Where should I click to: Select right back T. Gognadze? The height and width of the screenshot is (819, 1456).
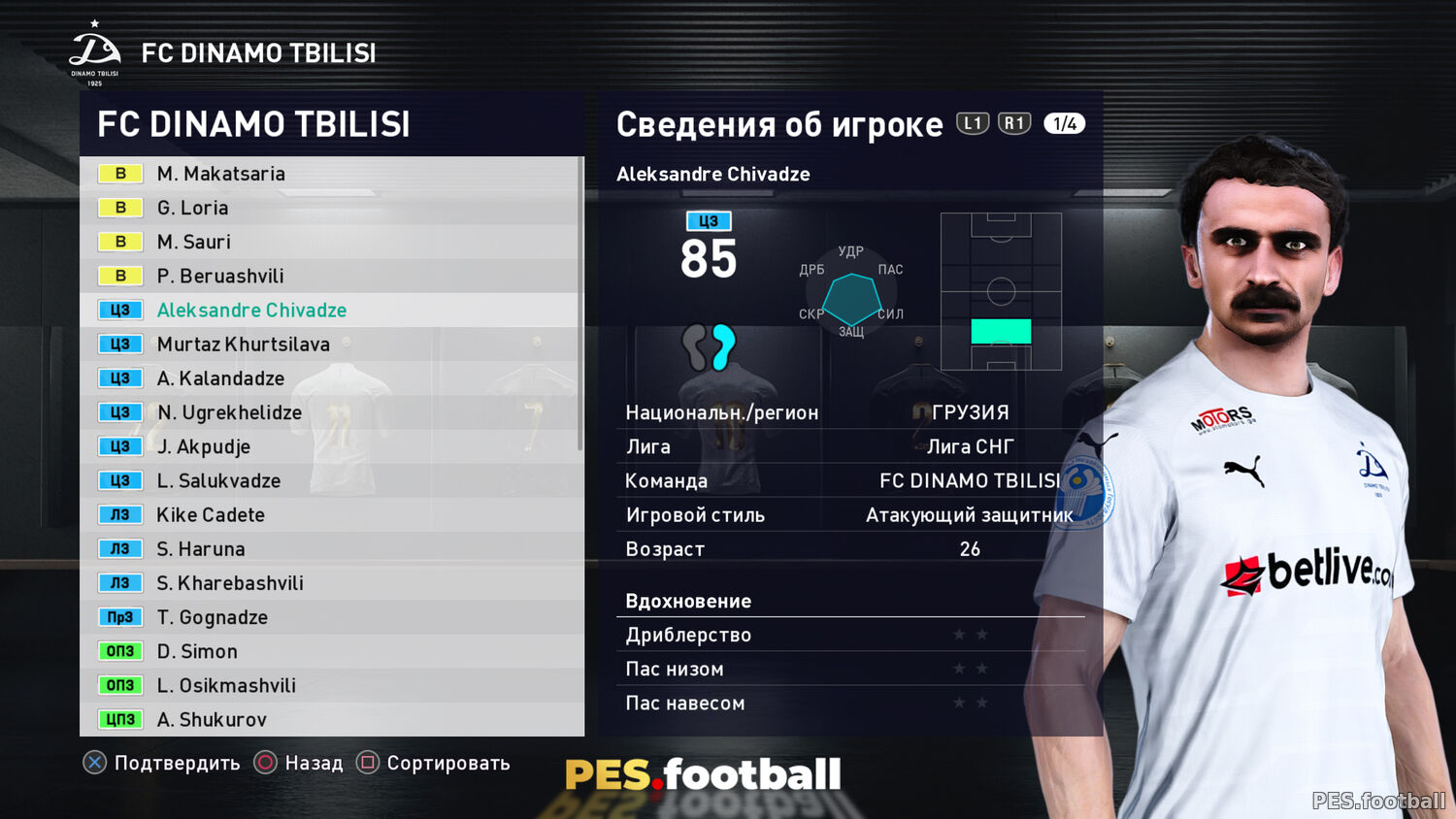pyautogui.click(x=212, y=617)
